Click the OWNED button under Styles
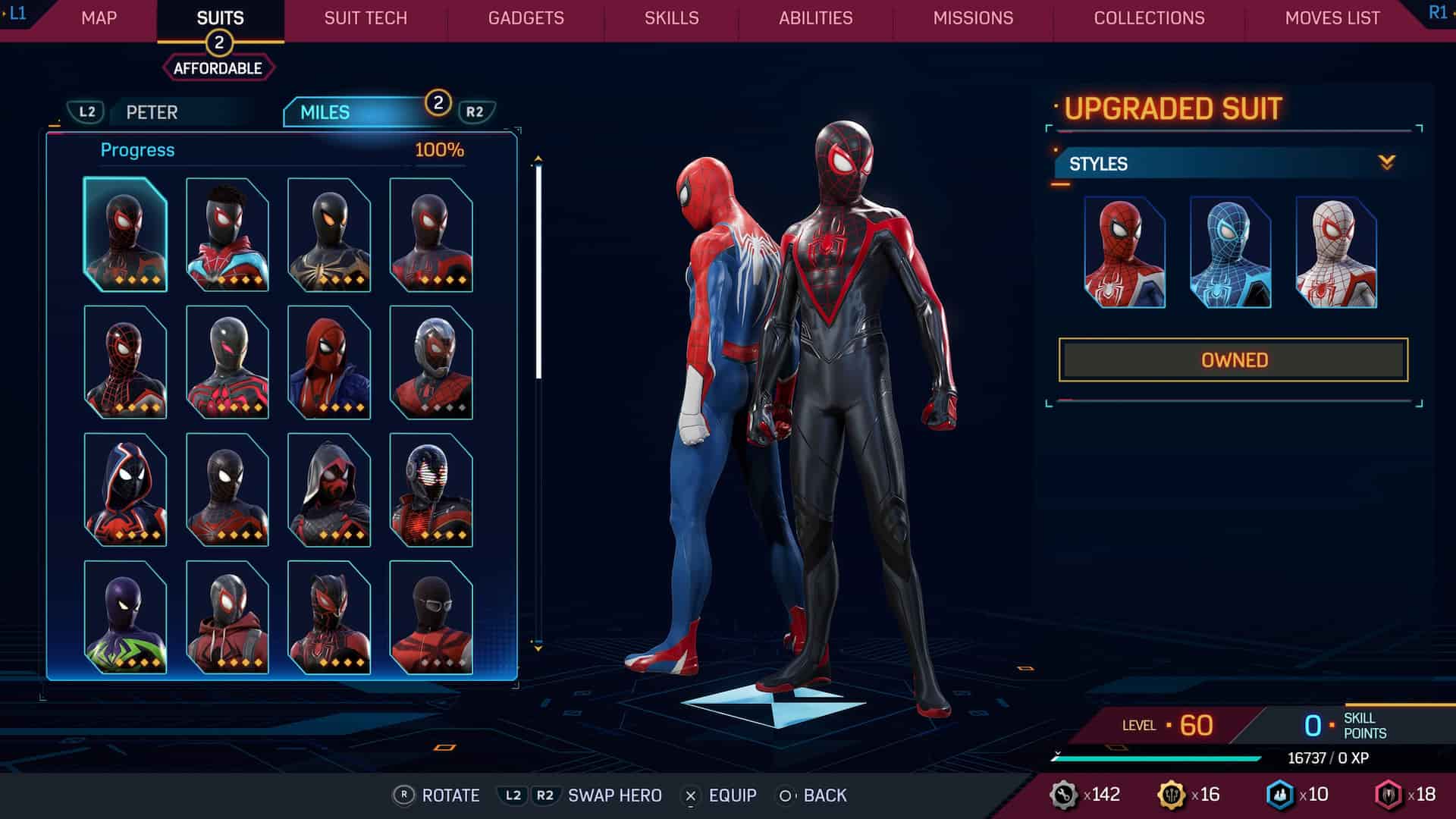Viewport: 1456px width, 819px height. [1235, 359]
